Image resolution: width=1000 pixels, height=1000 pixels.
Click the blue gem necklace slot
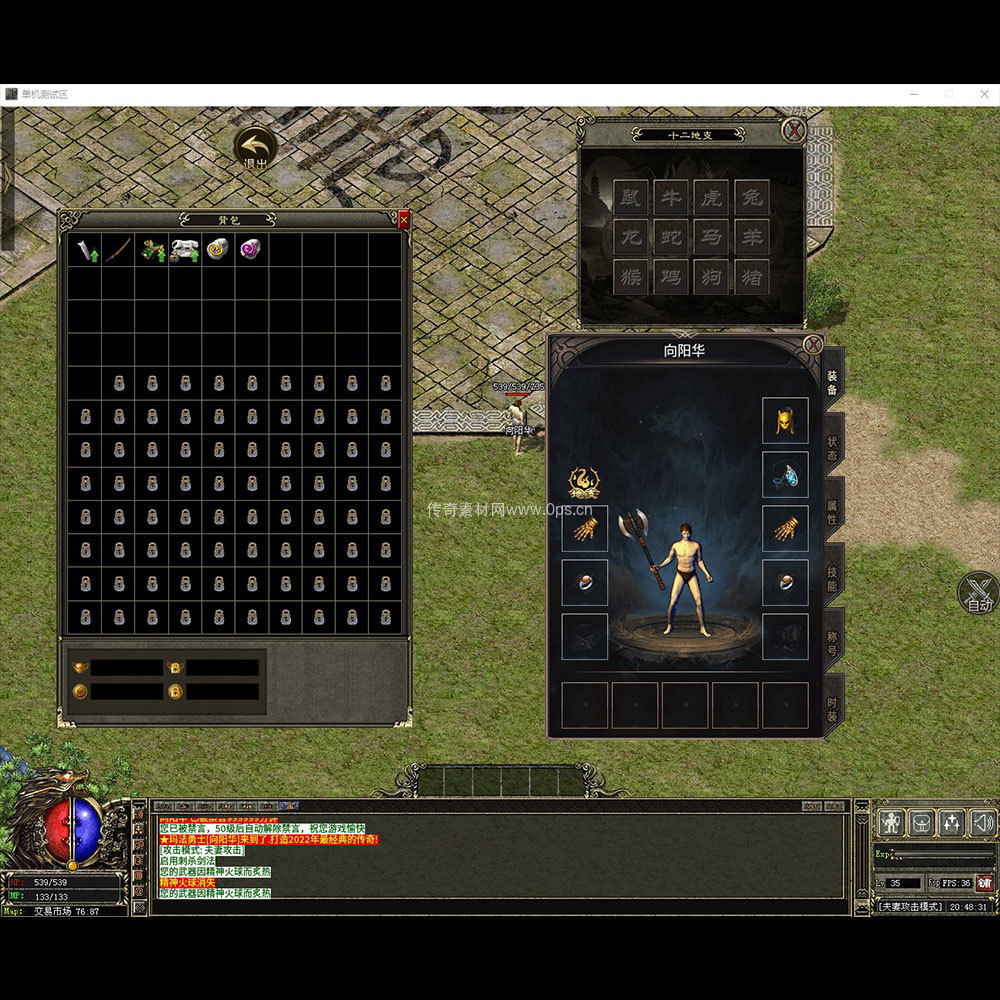point(785,475)
